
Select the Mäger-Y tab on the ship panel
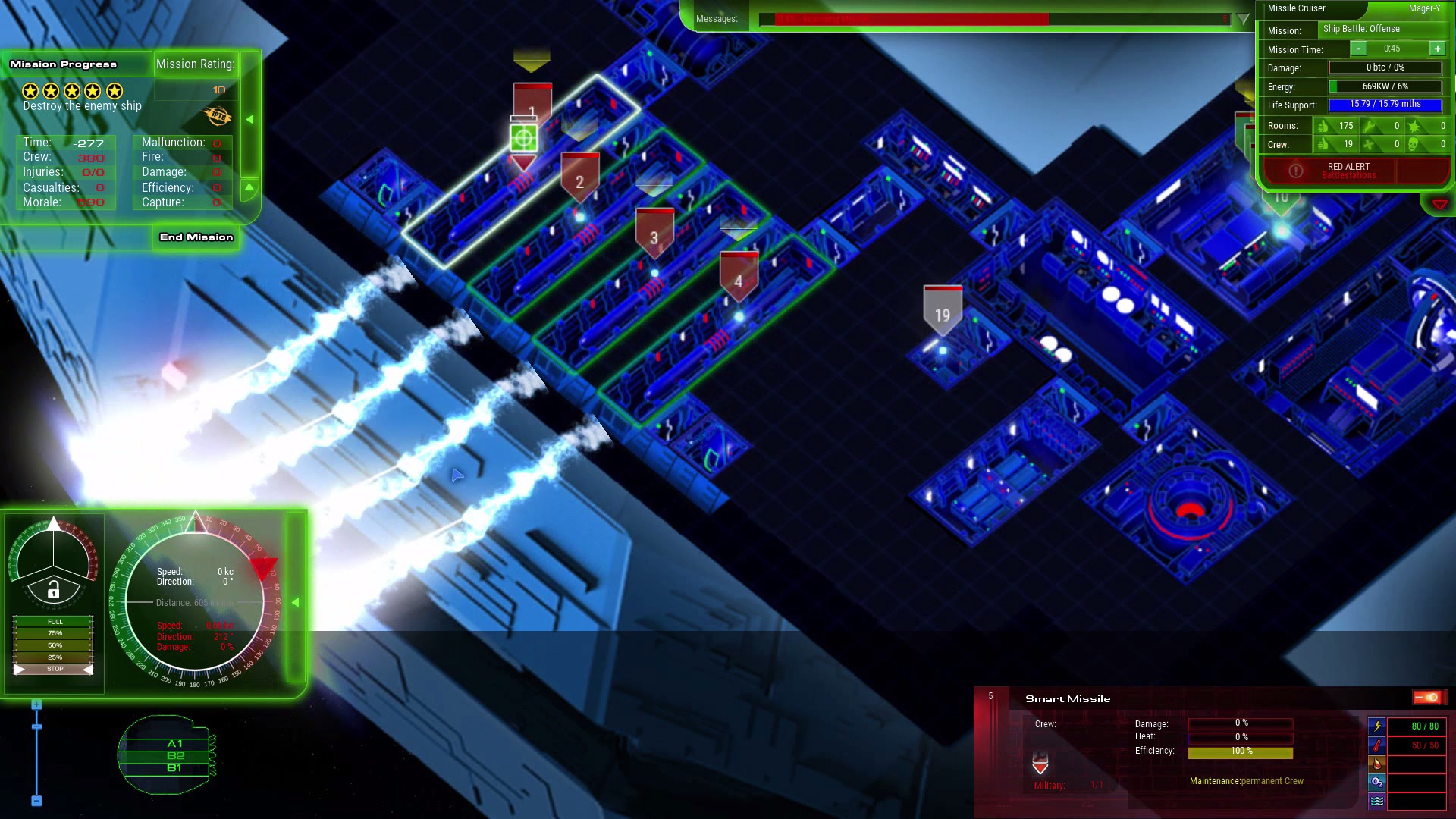click(x=1424, y=8)
